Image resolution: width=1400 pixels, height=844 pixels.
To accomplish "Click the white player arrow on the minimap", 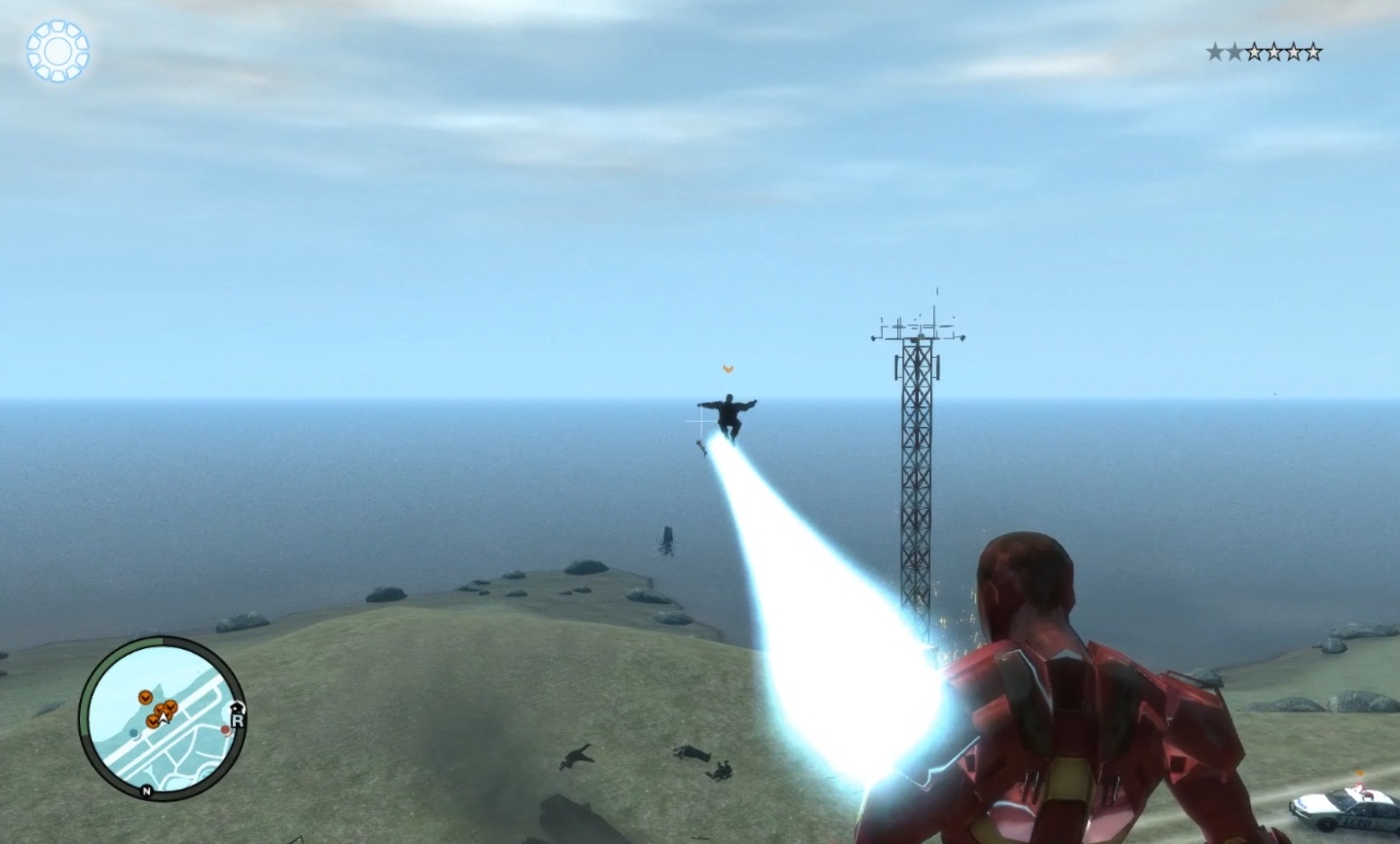I will coord(163,717).
